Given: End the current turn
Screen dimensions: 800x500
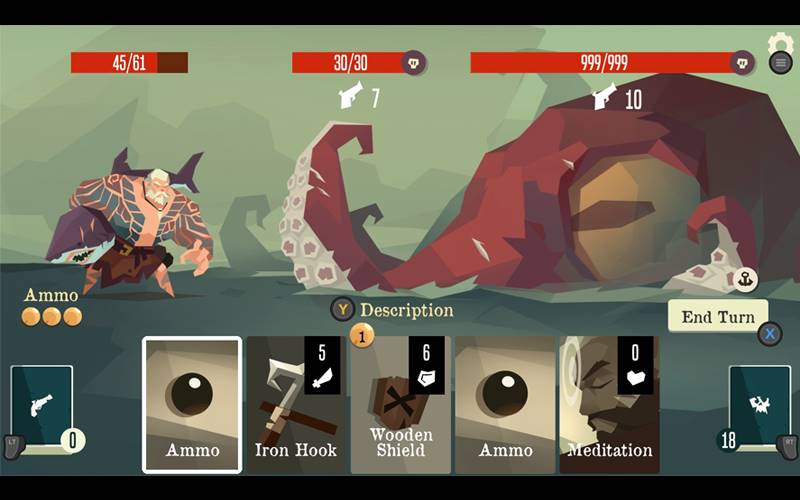Looking at the screenshot, I should coord(717,317).
